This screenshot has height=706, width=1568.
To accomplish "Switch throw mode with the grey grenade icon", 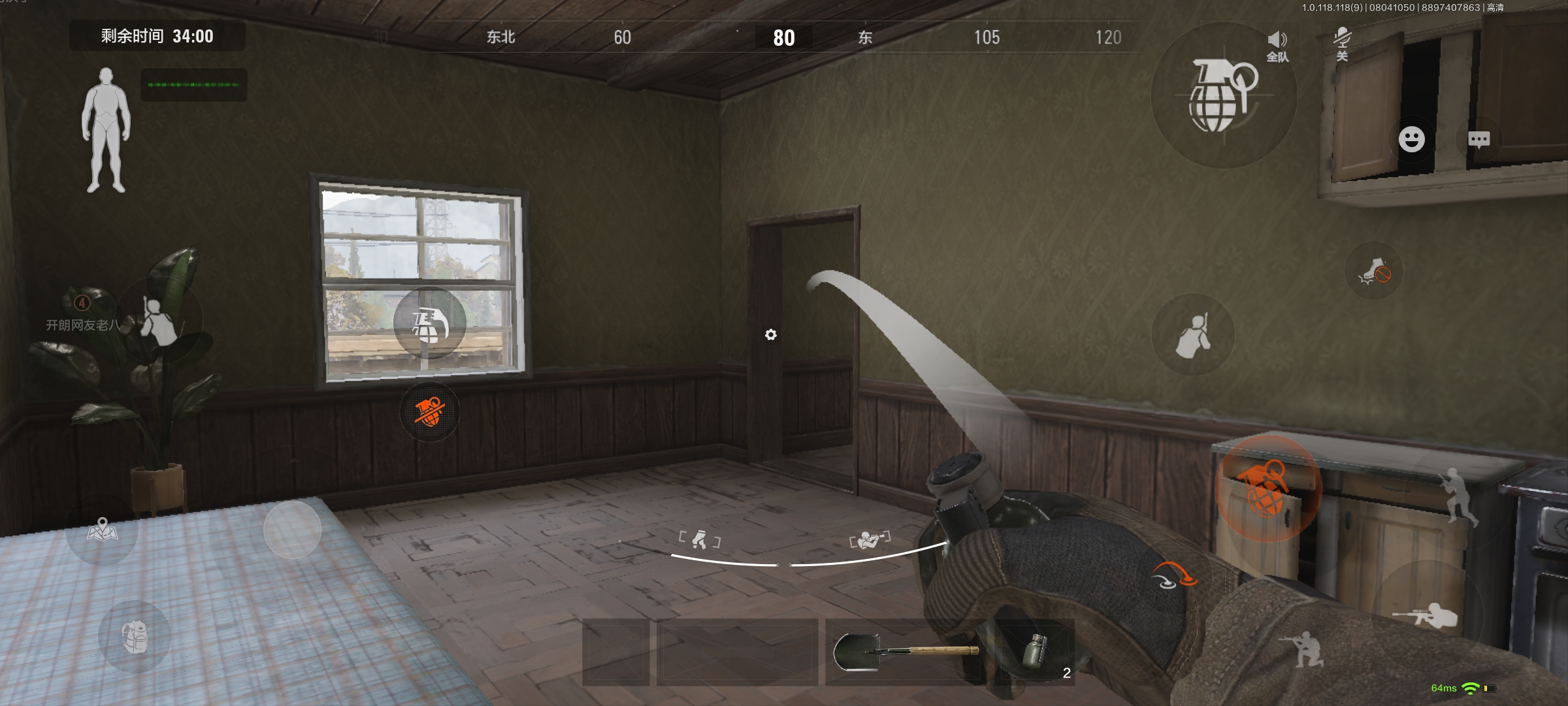I will [429, 323].
